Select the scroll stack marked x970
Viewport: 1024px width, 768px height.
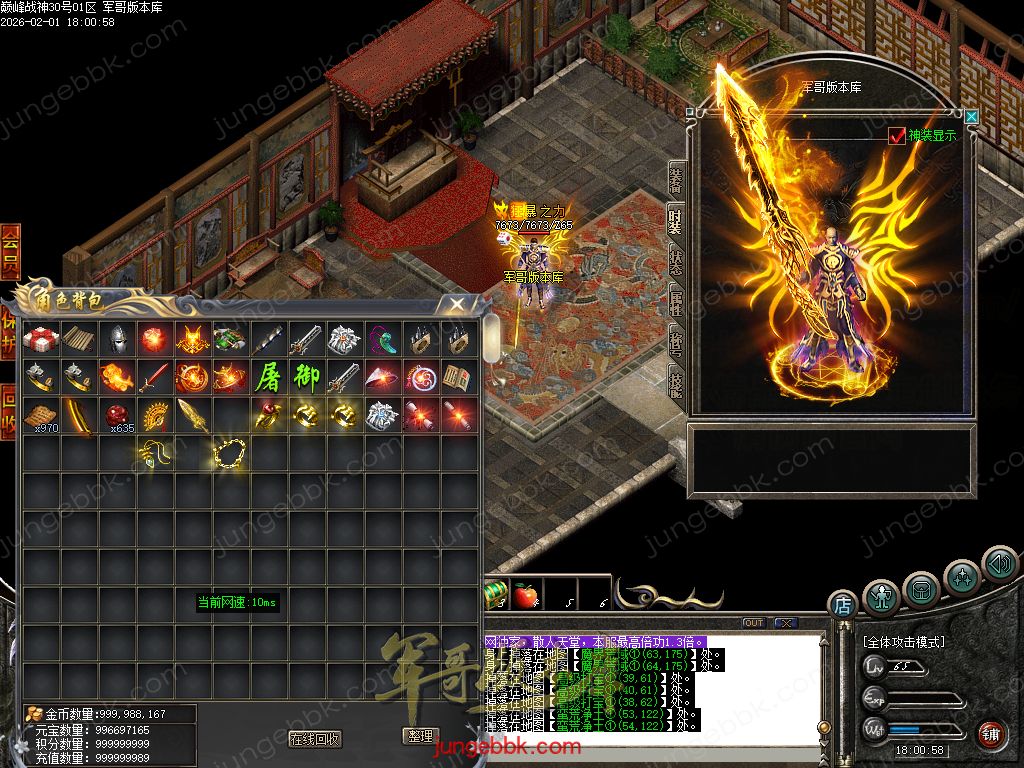41,415
